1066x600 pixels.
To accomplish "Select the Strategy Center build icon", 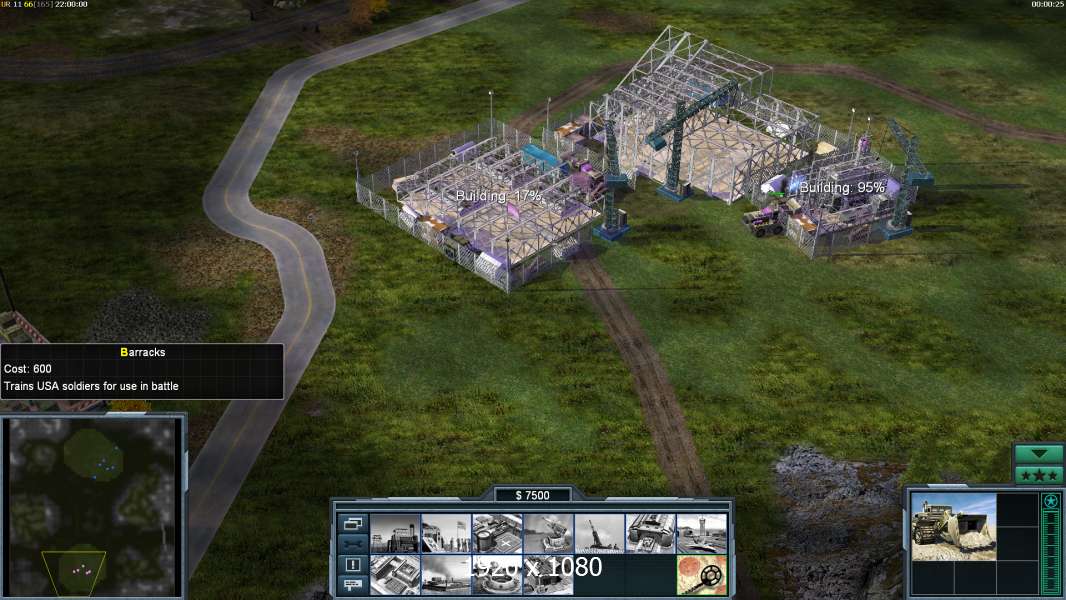I will coord(394,575).
